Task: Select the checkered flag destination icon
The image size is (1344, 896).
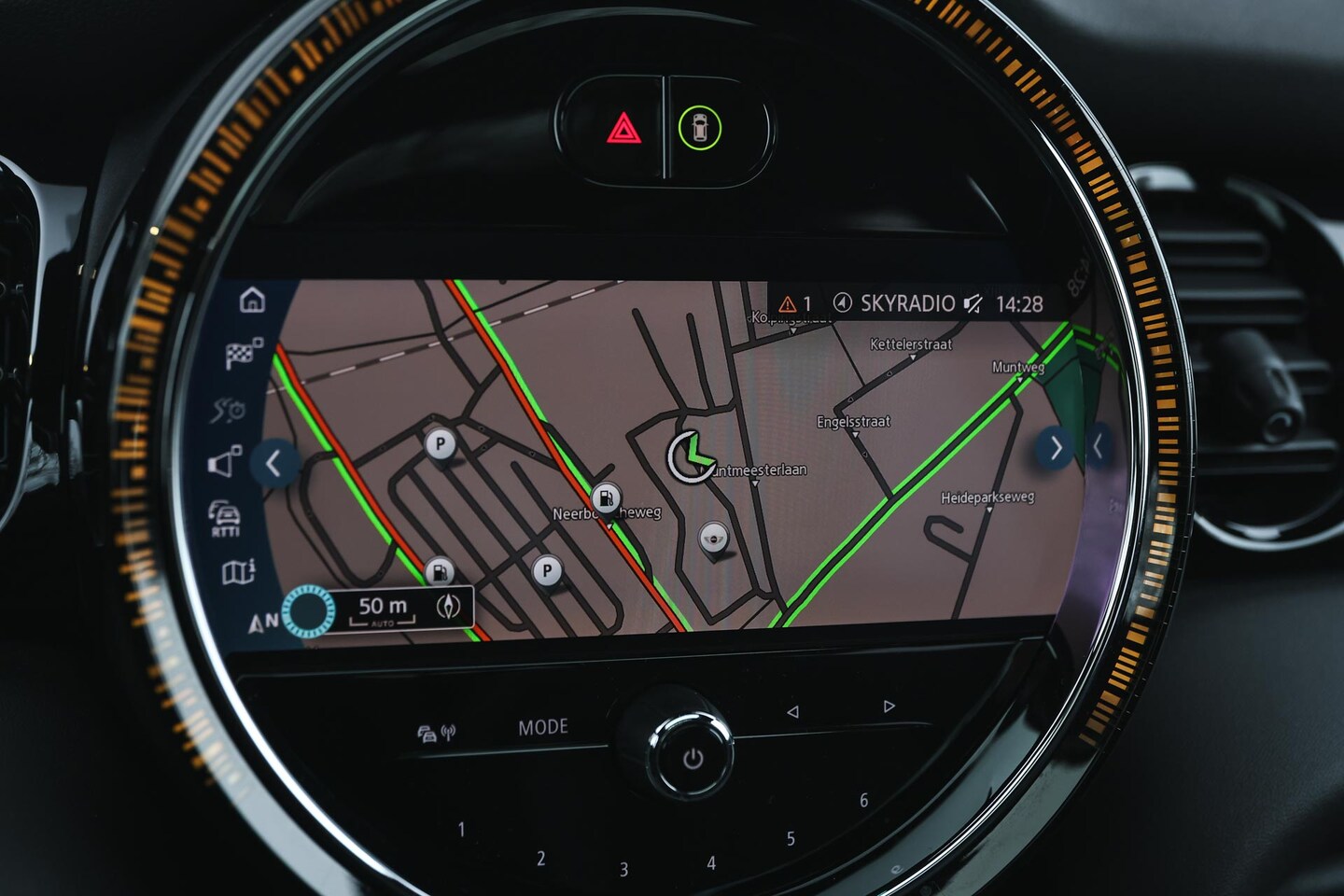Action: tap(244, 354)
